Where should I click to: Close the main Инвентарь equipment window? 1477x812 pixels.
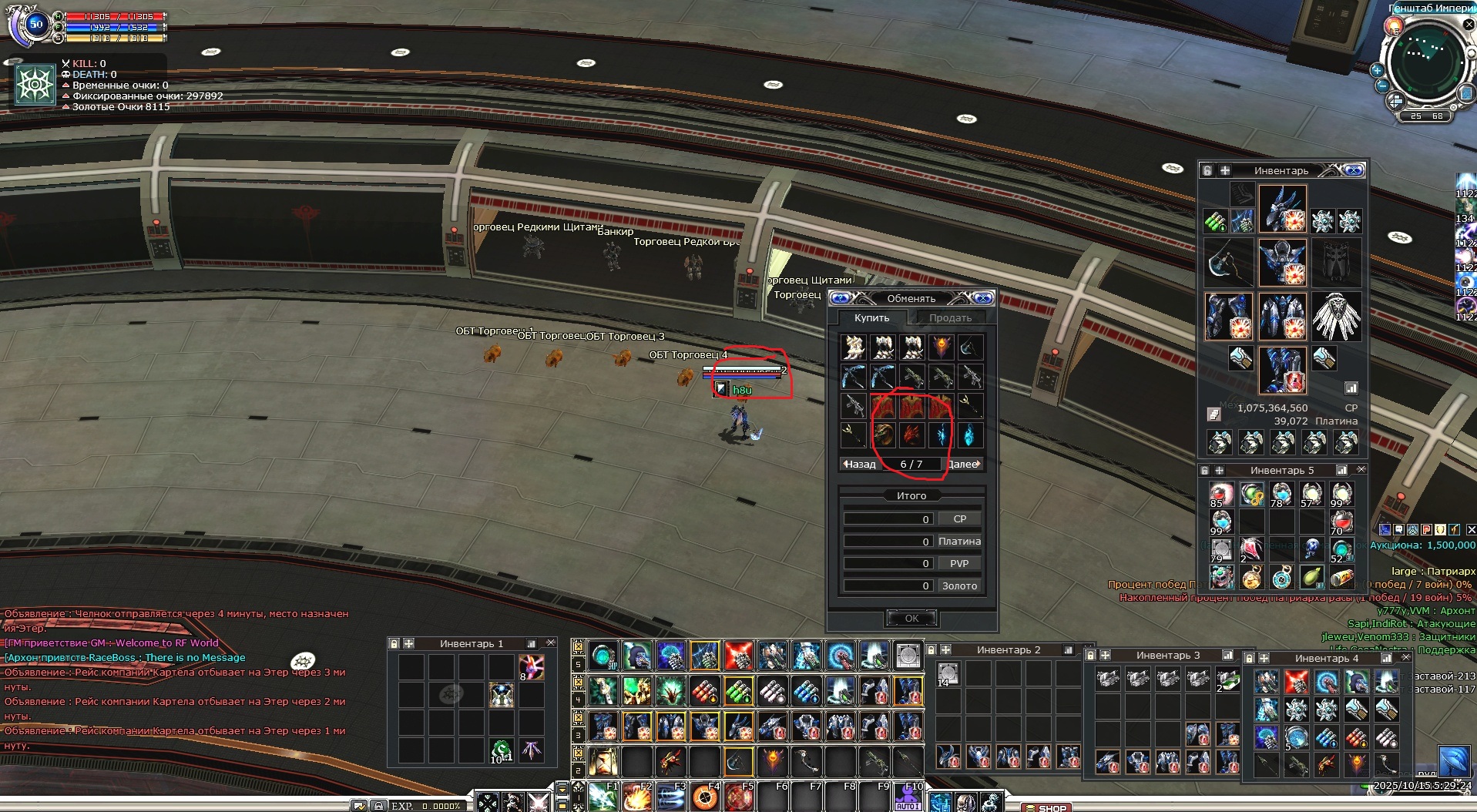point(1355,170)
